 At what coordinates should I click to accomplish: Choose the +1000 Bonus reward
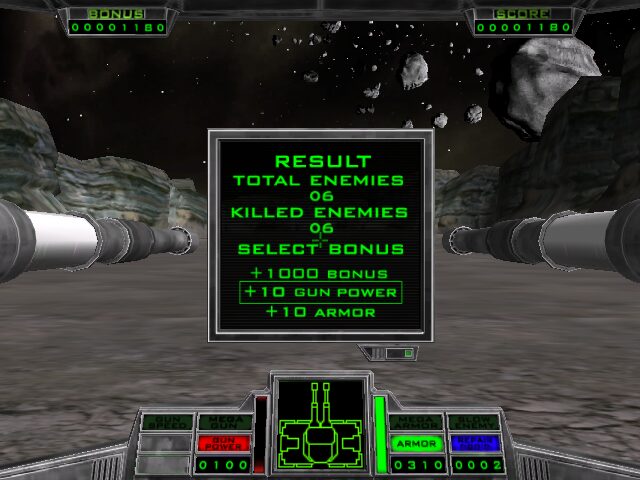click(x=321, y=274)
